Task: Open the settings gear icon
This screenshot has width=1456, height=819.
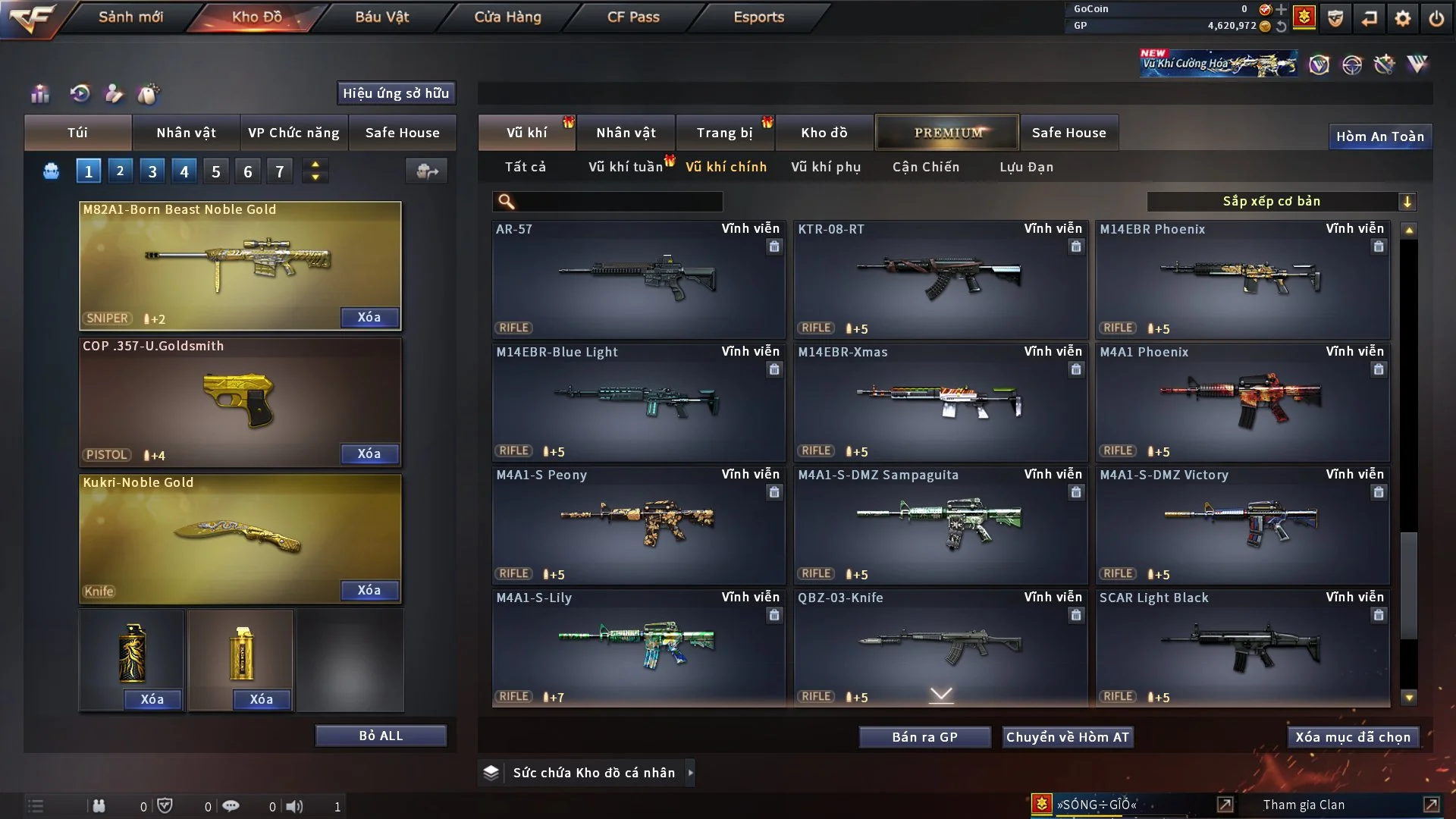Action: [x=1402, y=18]
